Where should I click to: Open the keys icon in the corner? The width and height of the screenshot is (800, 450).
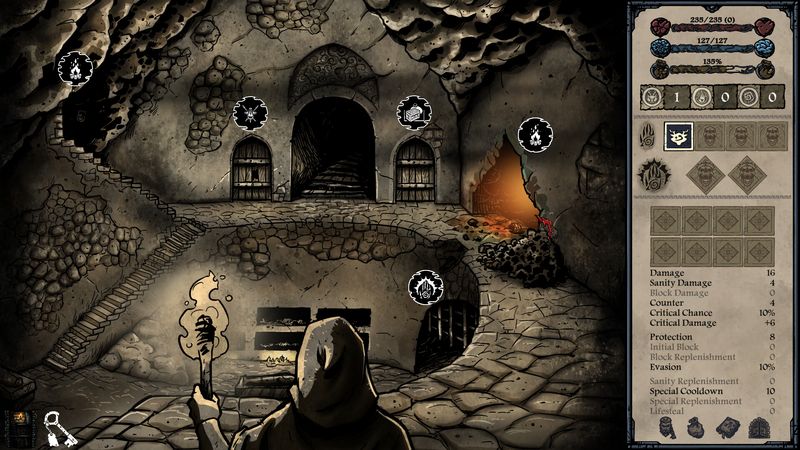point(55,426)
